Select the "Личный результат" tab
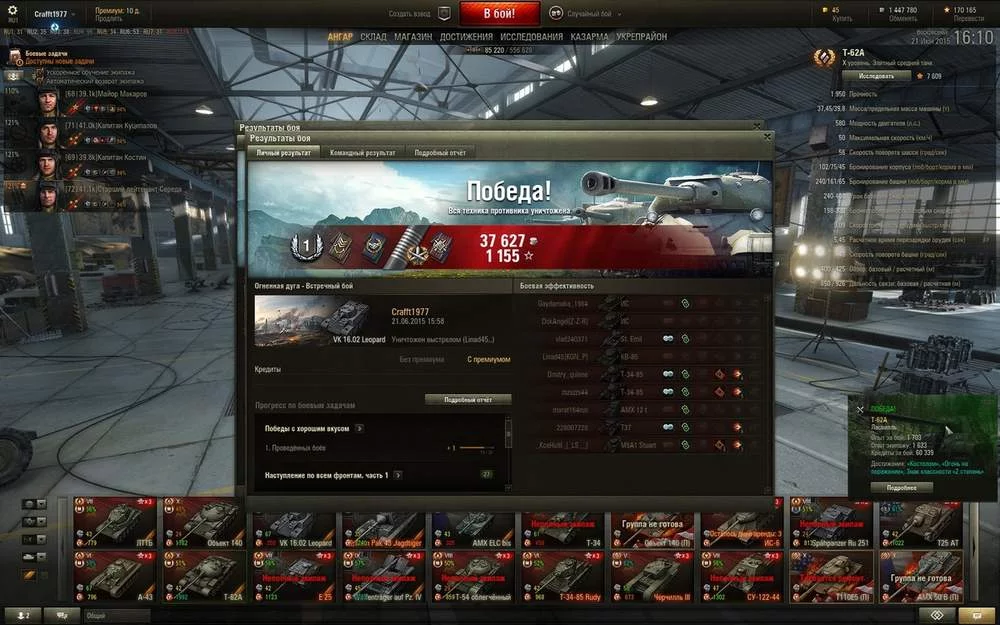 [283, 153]
